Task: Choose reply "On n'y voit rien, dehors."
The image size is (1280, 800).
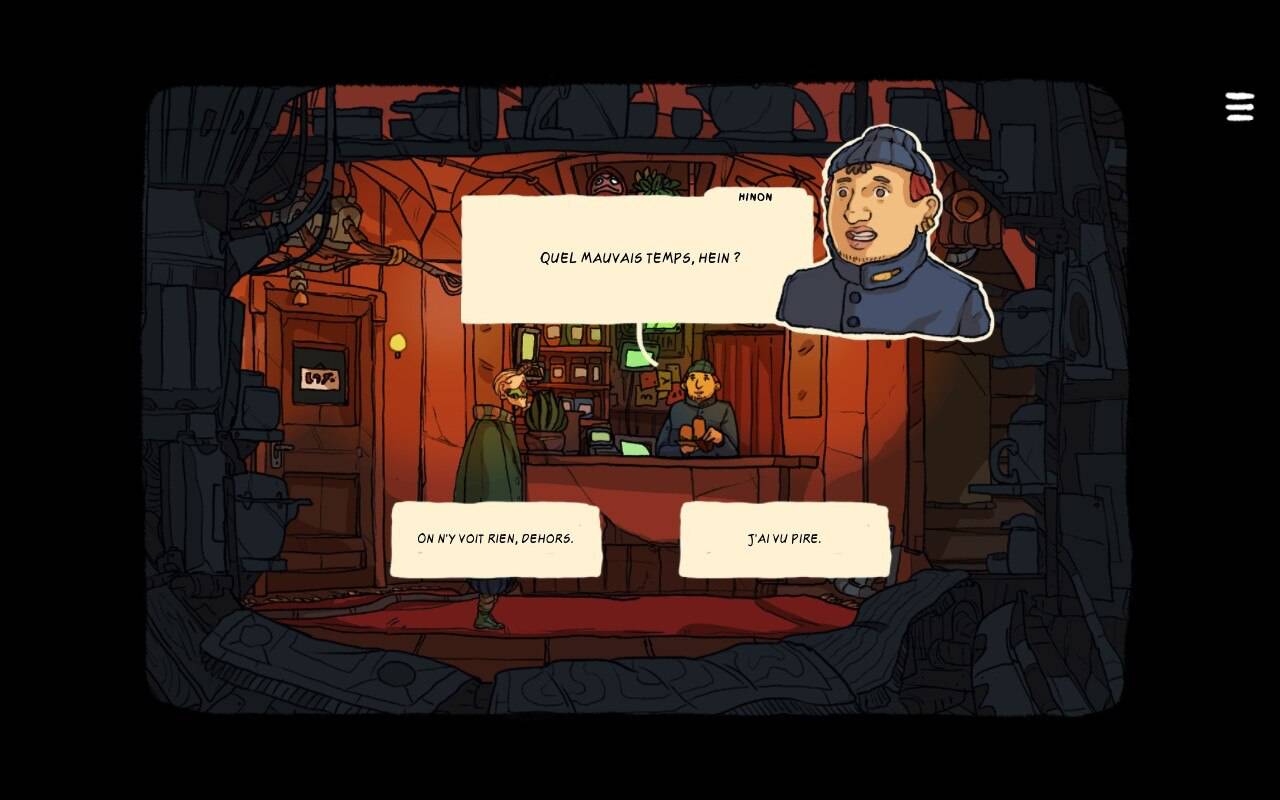Action: tap(496, 539)
